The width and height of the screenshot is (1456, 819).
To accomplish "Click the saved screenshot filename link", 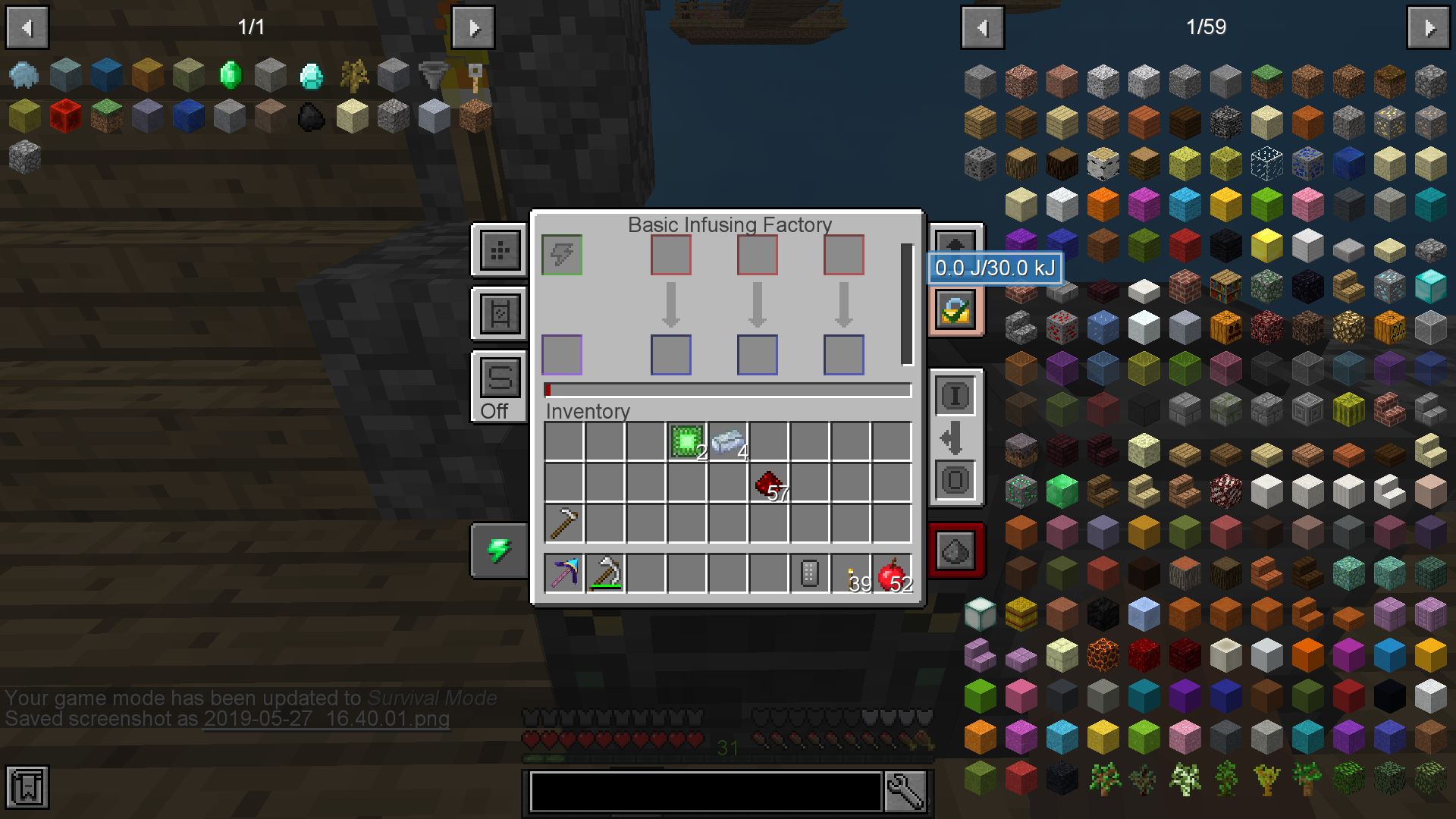I will tap(326, 720).
